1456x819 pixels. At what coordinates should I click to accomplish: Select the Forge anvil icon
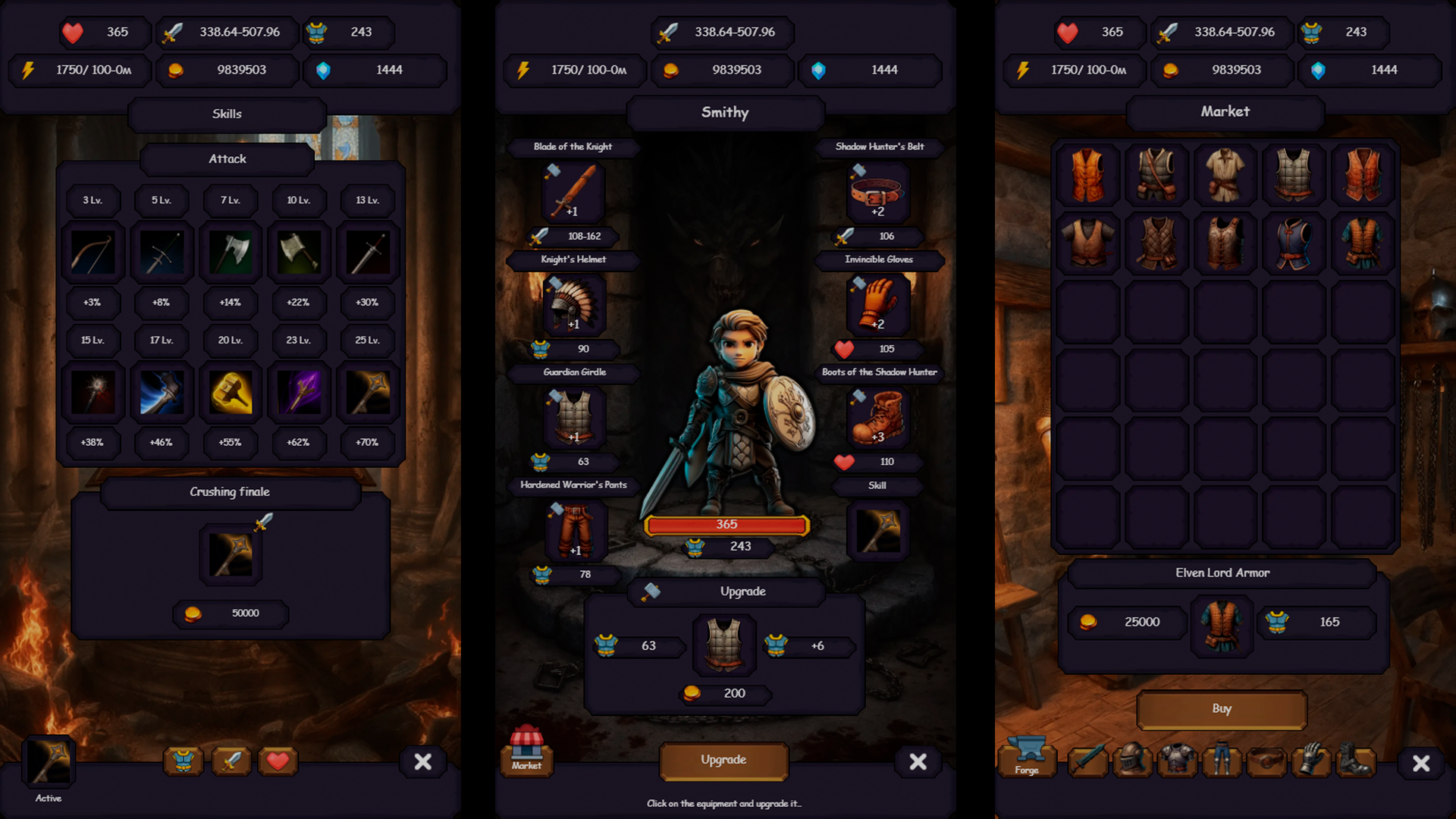point(1028,758)
